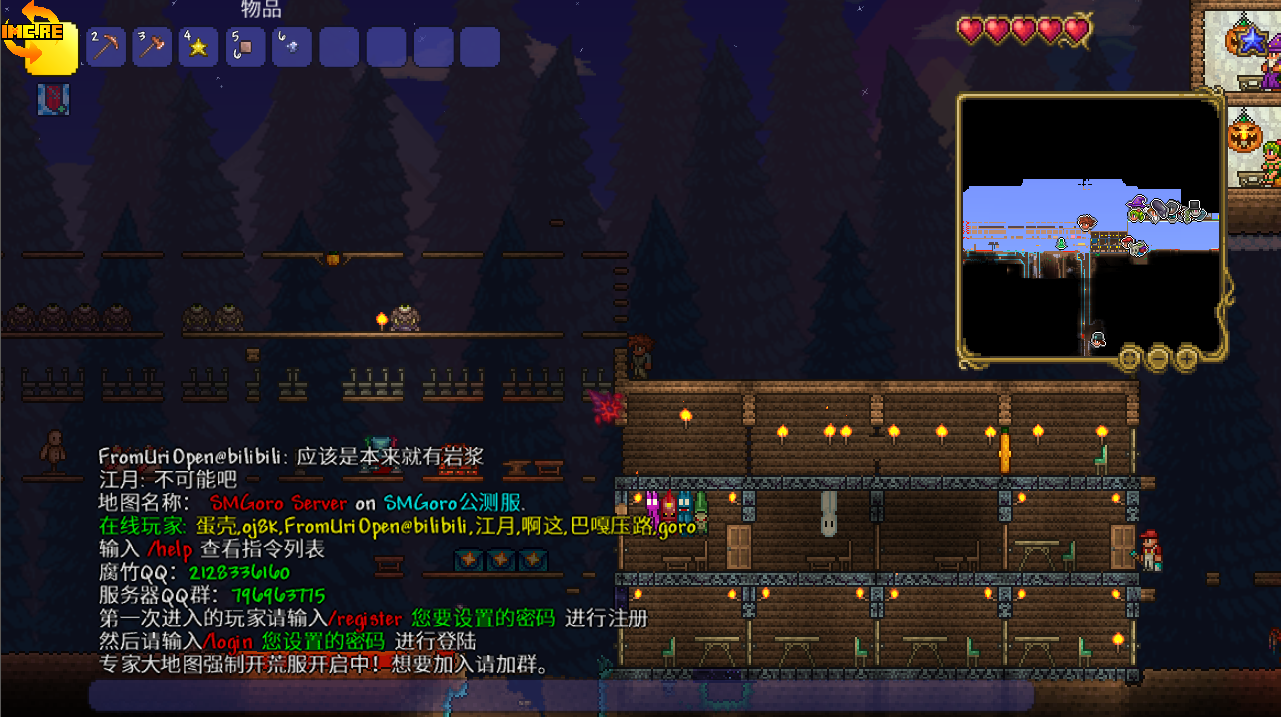Select the copper axe hotbar slot

point(152,47)
